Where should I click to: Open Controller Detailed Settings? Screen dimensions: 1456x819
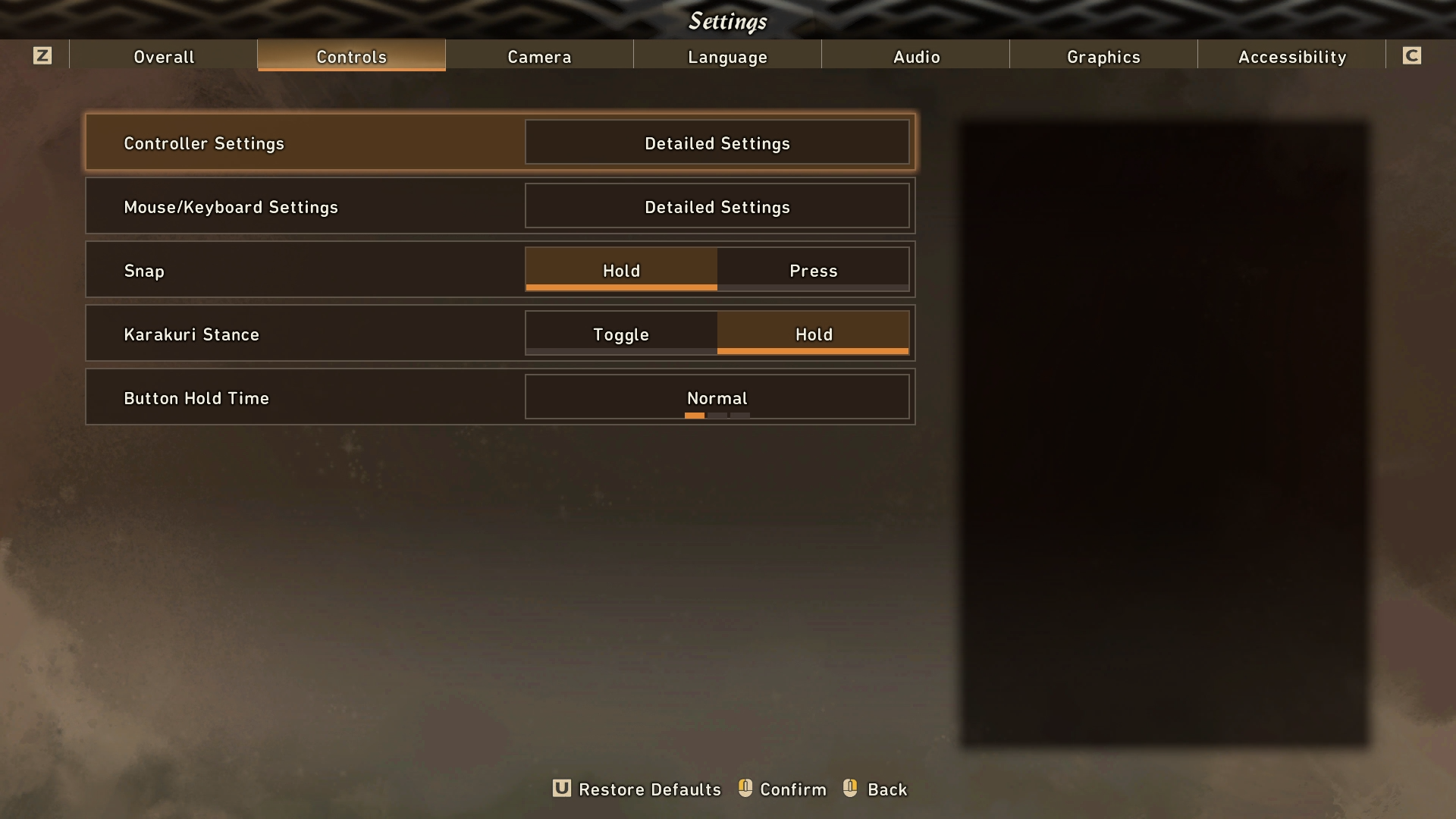click(717, 143)
